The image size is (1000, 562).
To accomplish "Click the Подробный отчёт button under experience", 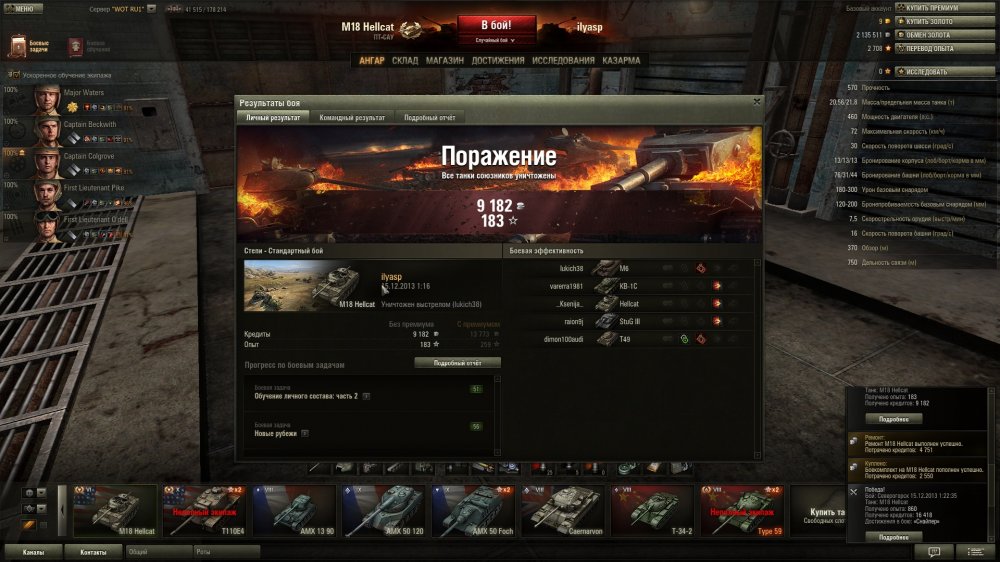I will coord(457,363).
